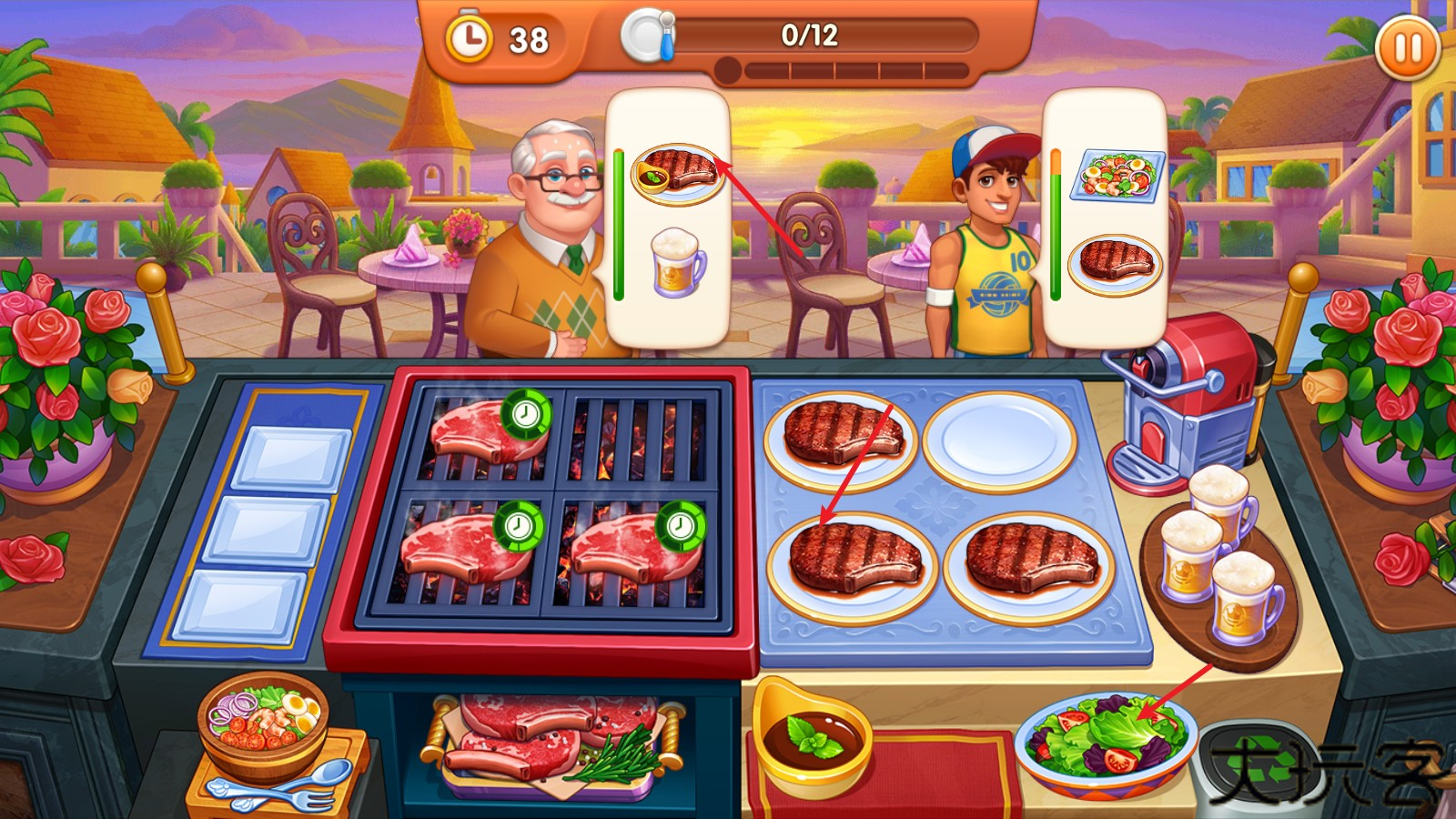Pause the game with the orange button
The width and height of the screenshot is (1456, 819).
coord(1407,47)
